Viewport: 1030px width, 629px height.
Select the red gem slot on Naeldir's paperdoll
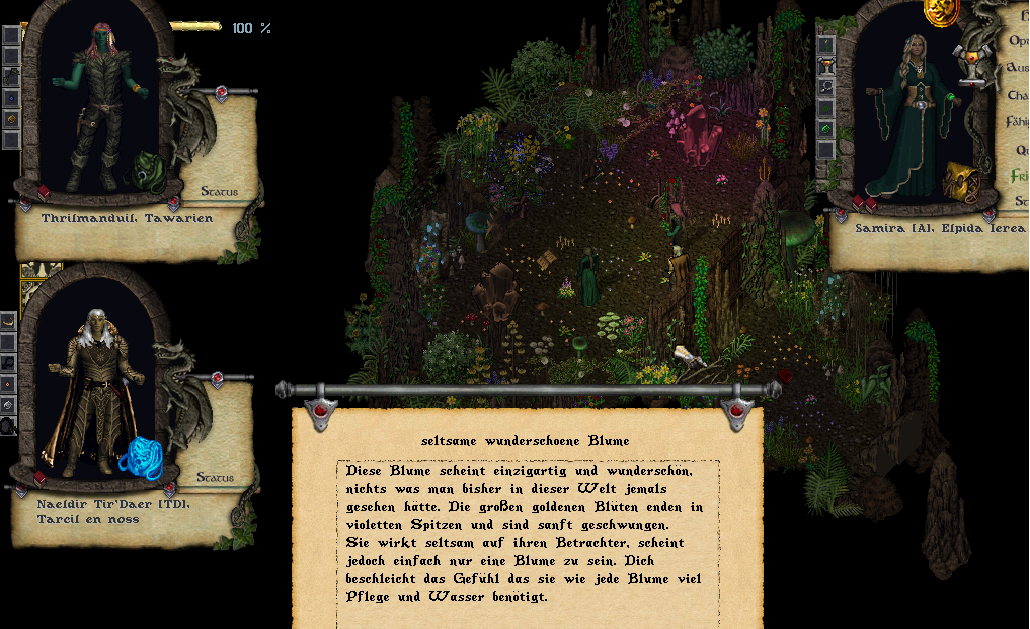tap(8, 384)
